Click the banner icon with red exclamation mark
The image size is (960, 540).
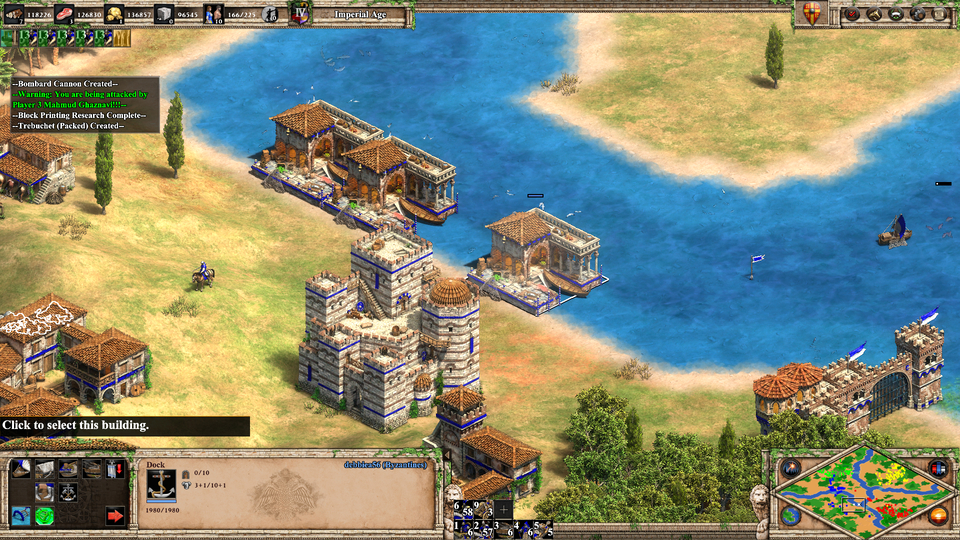coord(115,468)
